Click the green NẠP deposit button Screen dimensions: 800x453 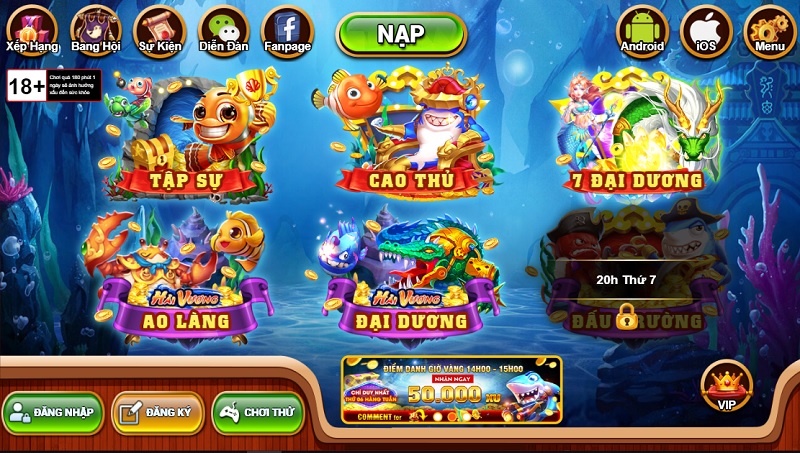pos(401,34)
